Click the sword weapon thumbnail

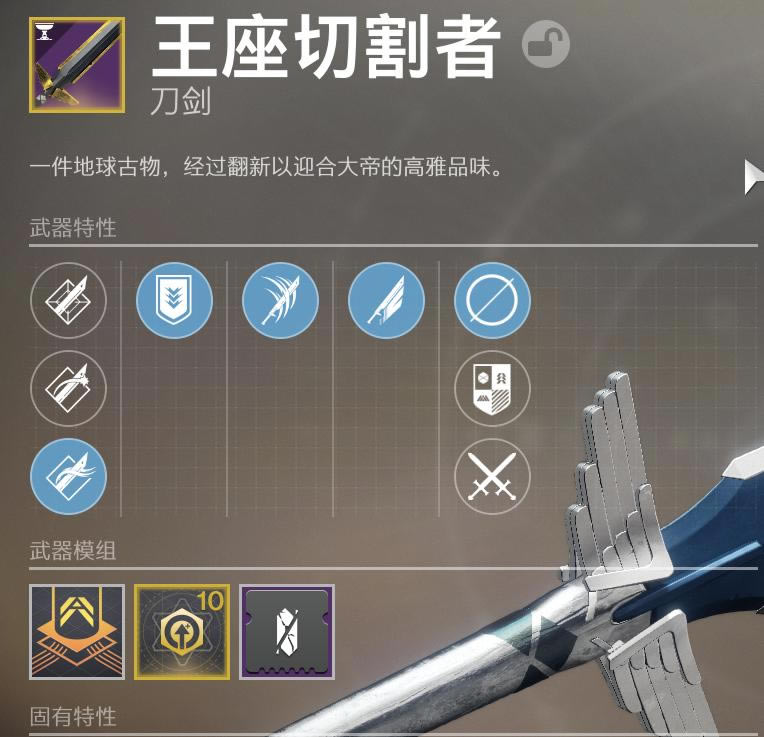point(78,64)
